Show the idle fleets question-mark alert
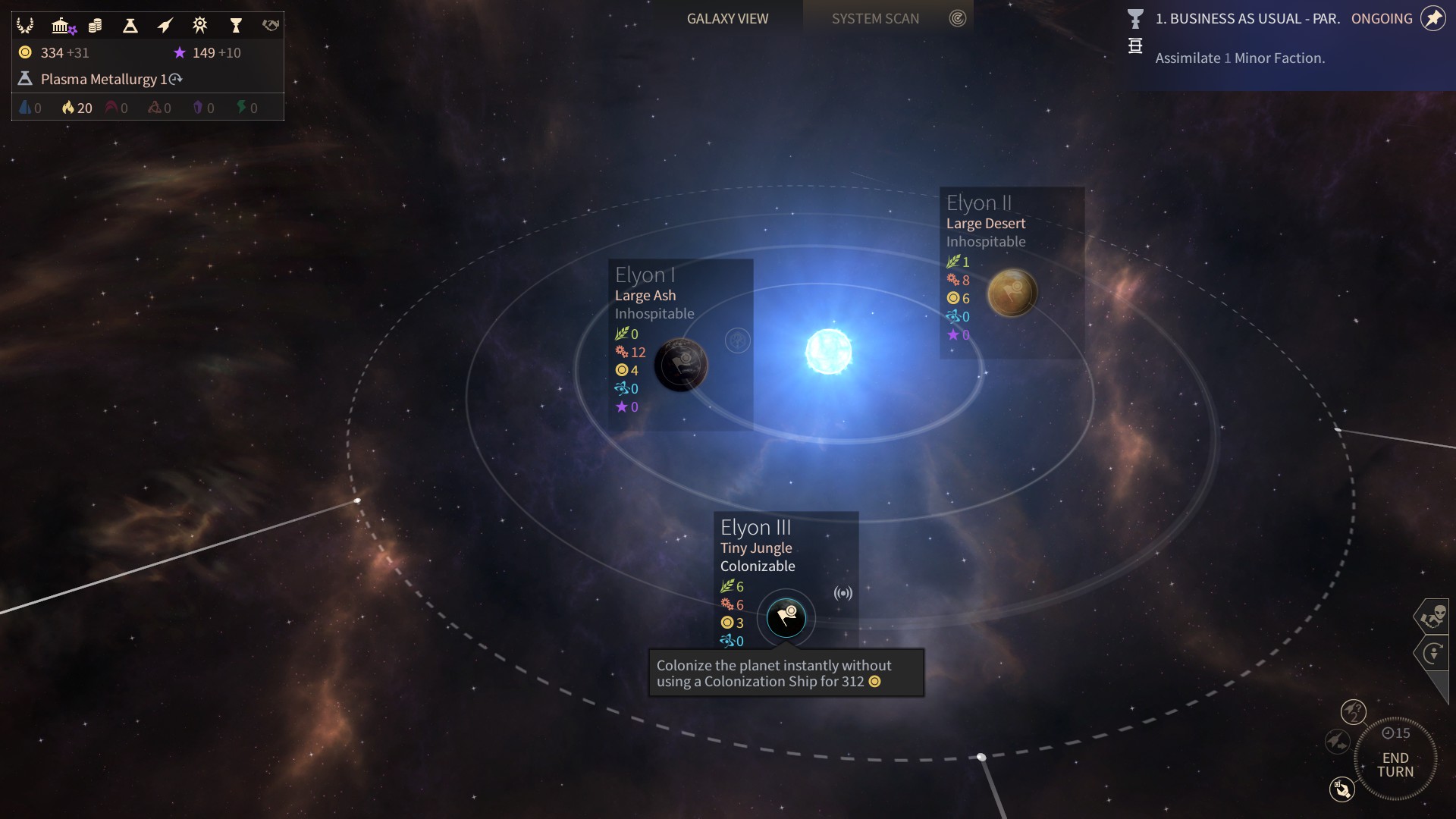This screenshot has width=1456, height=819. [x=1353, y=712]
